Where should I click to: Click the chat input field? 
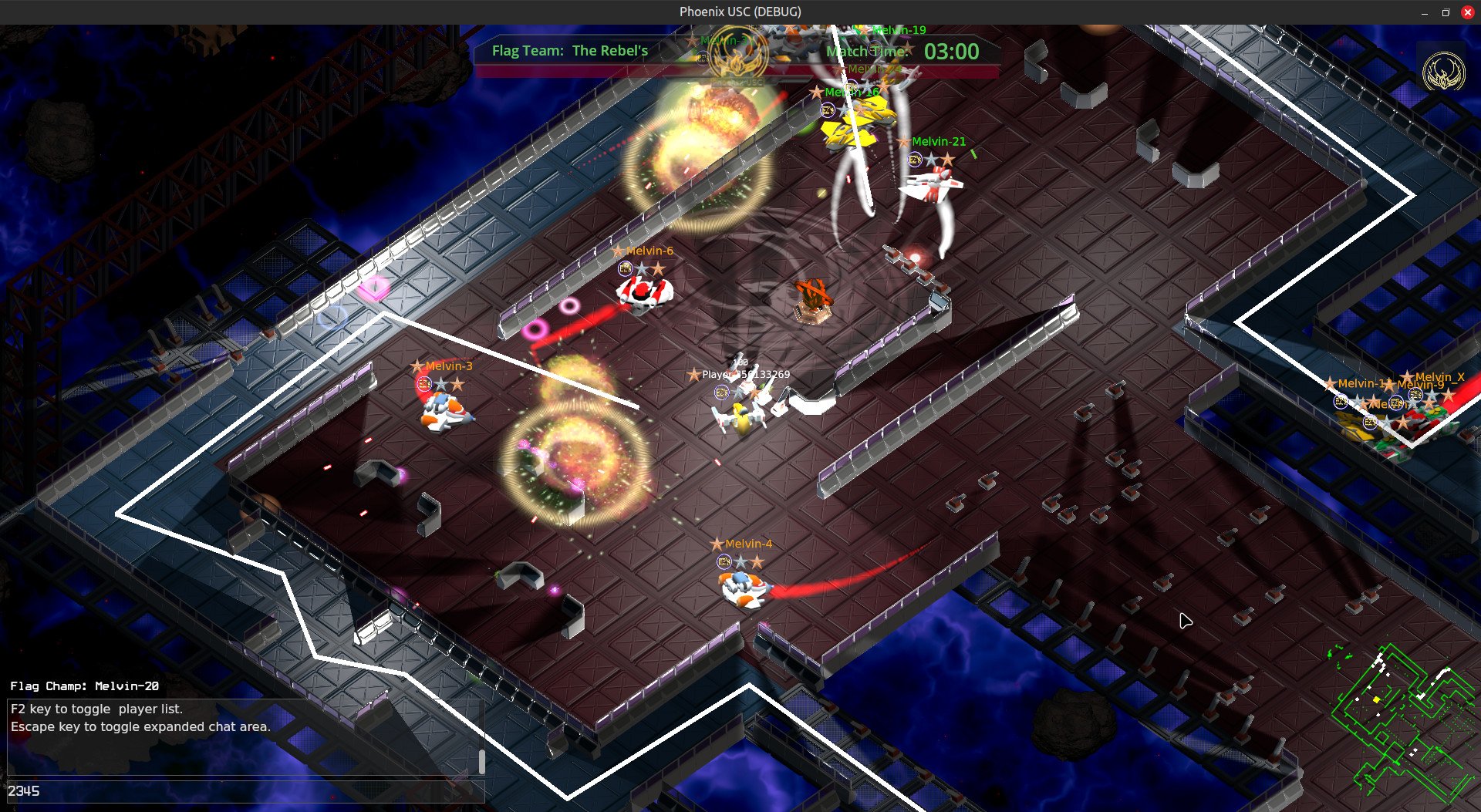pyautogui.click(x=245, y=791)
